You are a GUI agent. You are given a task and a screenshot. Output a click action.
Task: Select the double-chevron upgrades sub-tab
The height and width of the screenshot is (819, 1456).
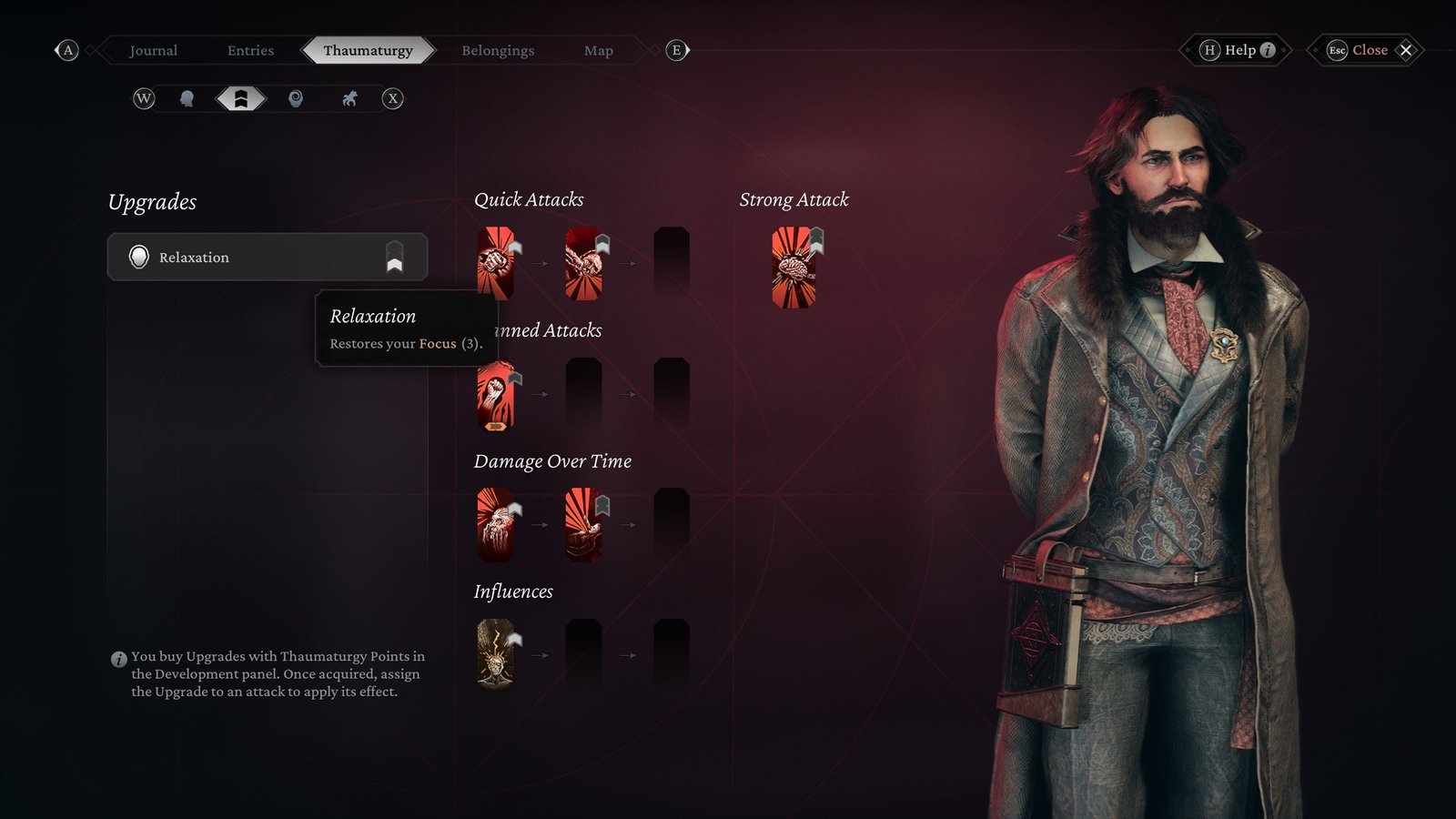tap(241, 98)
